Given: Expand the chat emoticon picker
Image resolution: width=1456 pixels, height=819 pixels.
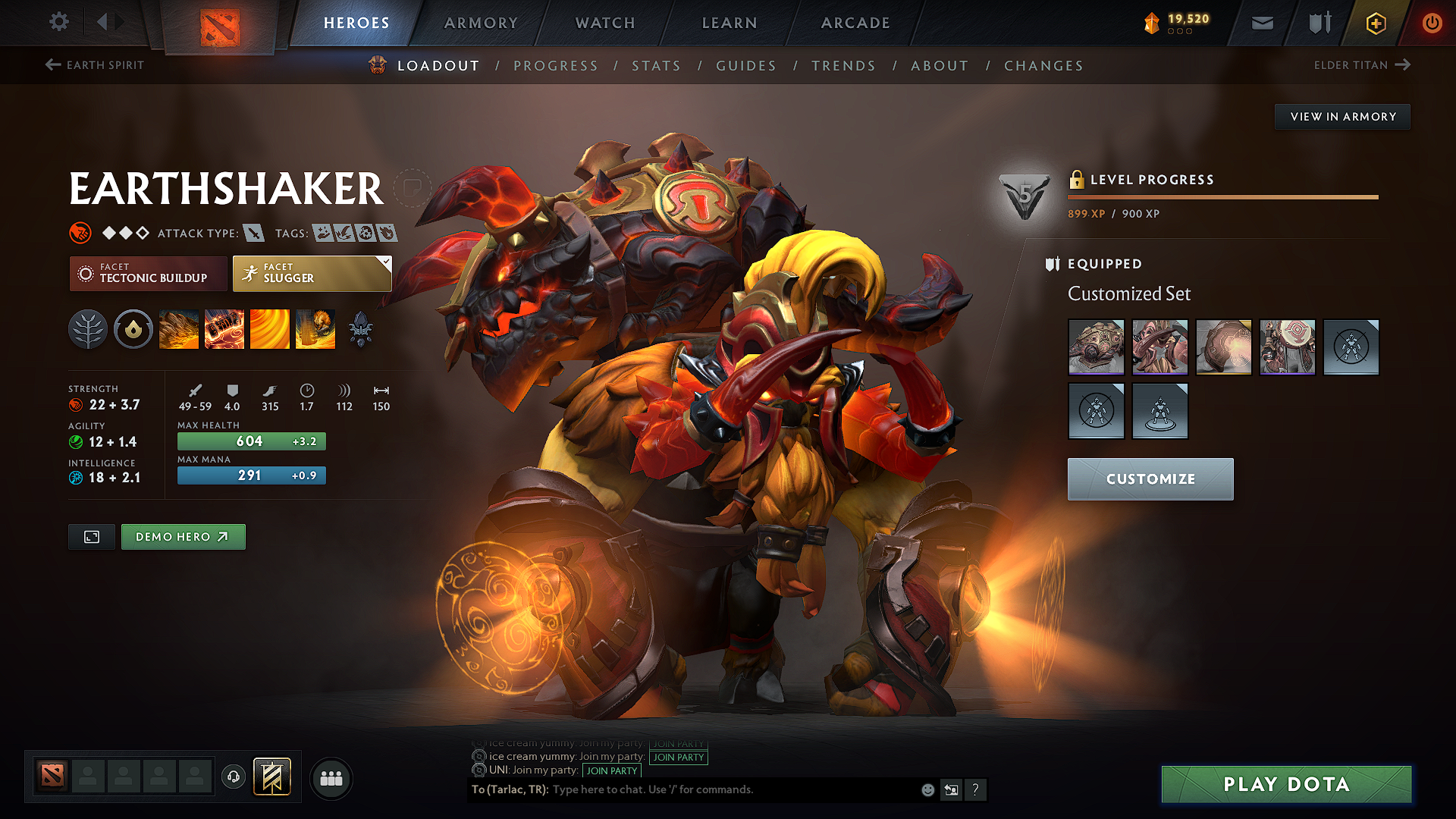Looking at the screenshot, I should click(x=927, y=789).
